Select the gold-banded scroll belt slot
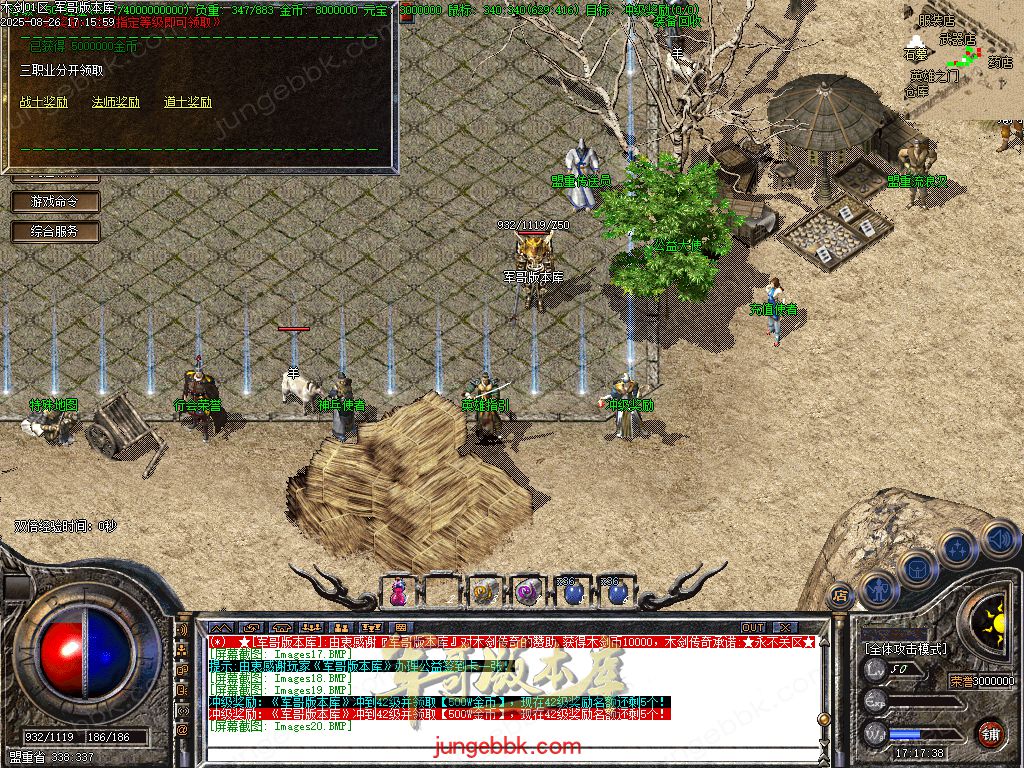The height and width of the screenshot is (768, 1024). pyautogui.click(x=485, y=592)
